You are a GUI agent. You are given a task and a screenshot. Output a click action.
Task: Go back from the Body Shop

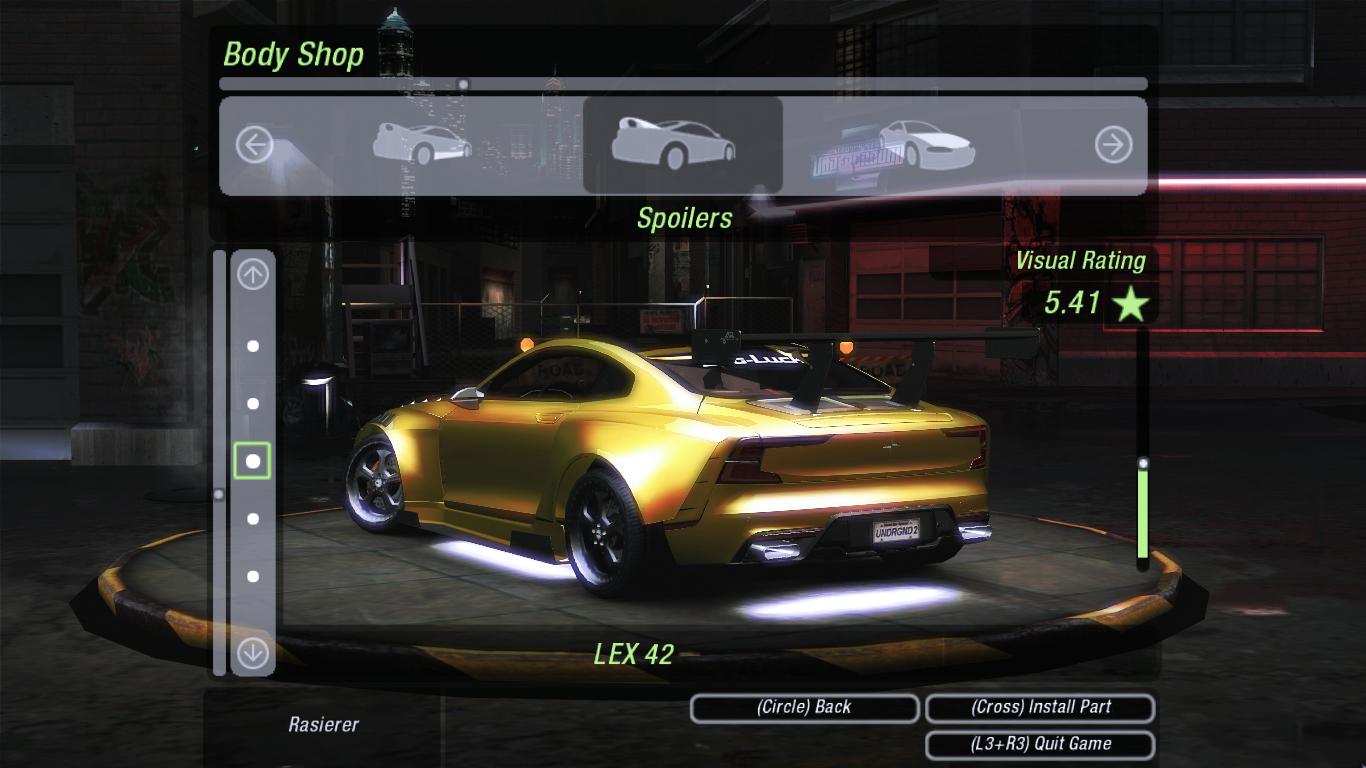tap(804, 707)
